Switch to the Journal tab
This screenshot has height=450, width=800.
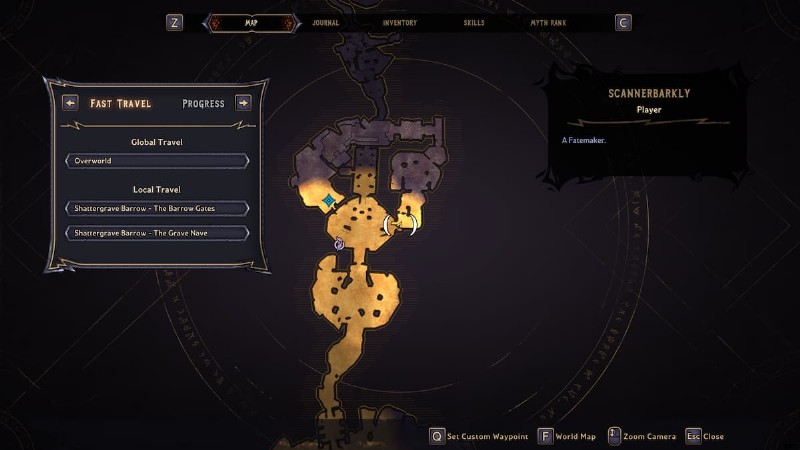pyautogui.click(x=325, y=22)
